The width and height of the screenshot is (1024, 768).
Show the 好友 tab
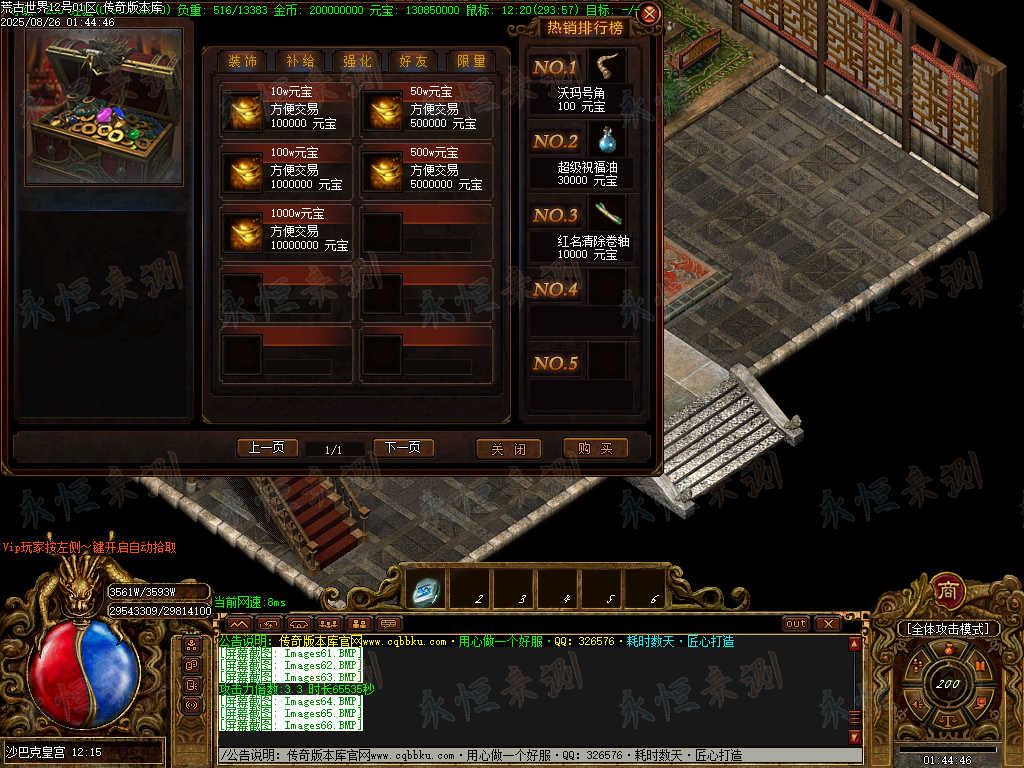[414, 61]
